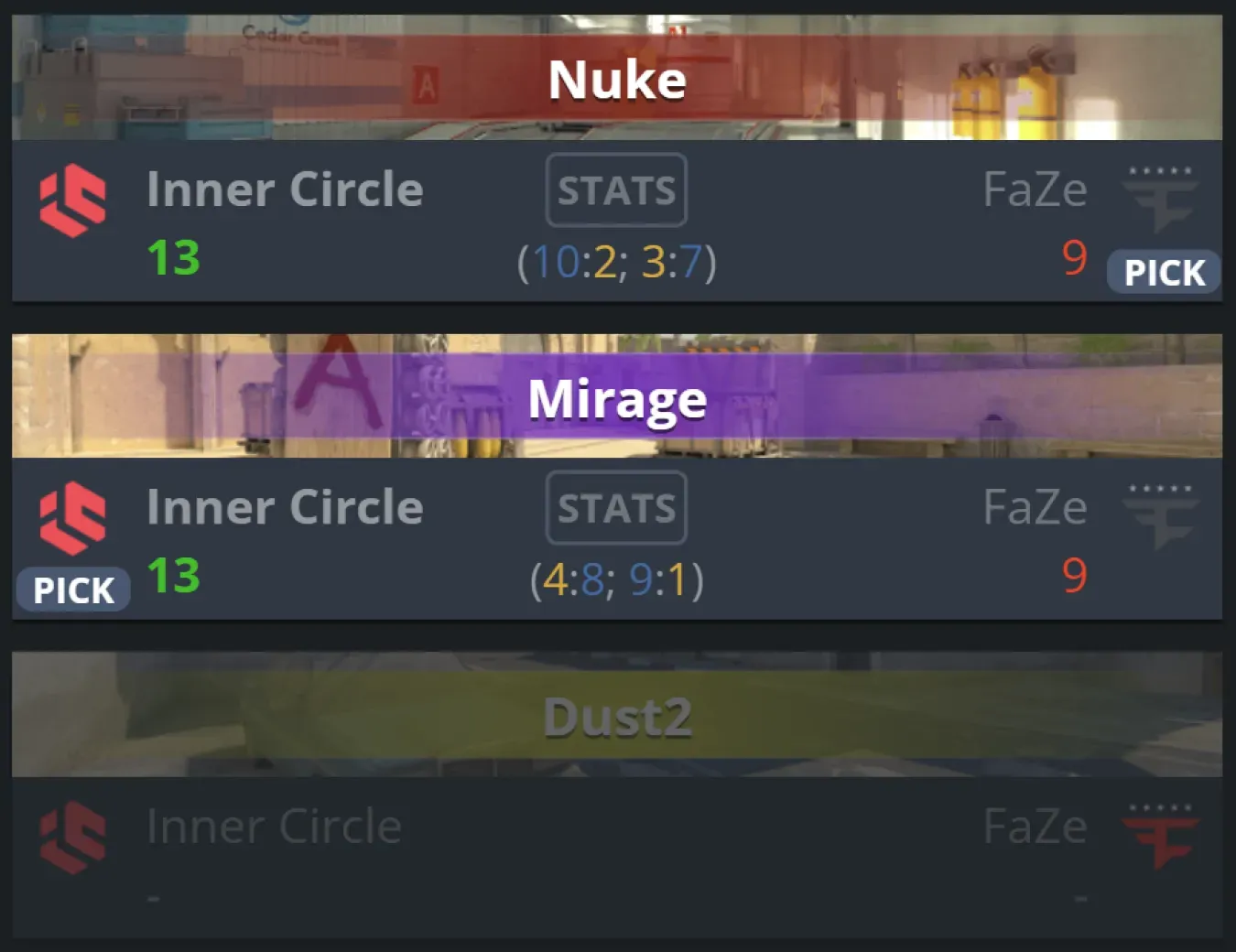Click FaZe's score 9 on Mirage
The width and height of the screenshot is (1236, 952).
(1076, 578)
